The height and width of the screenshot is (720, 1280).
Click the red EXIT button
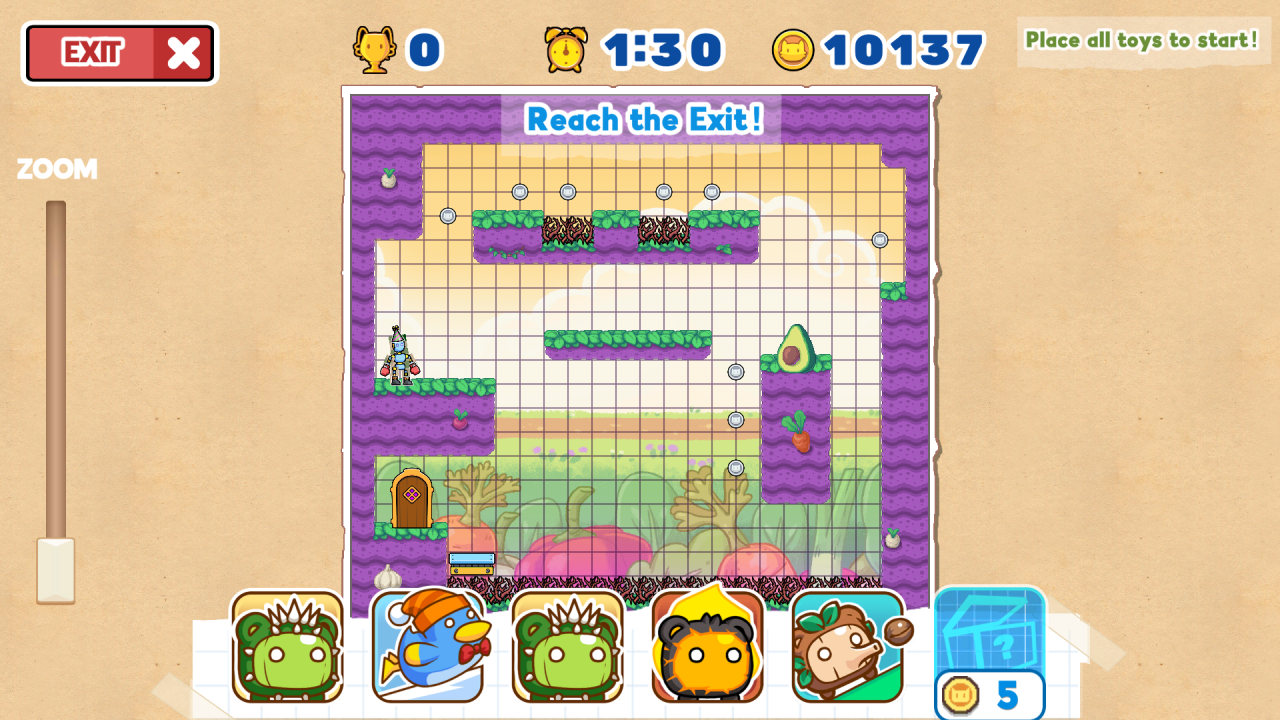(120, 53)
